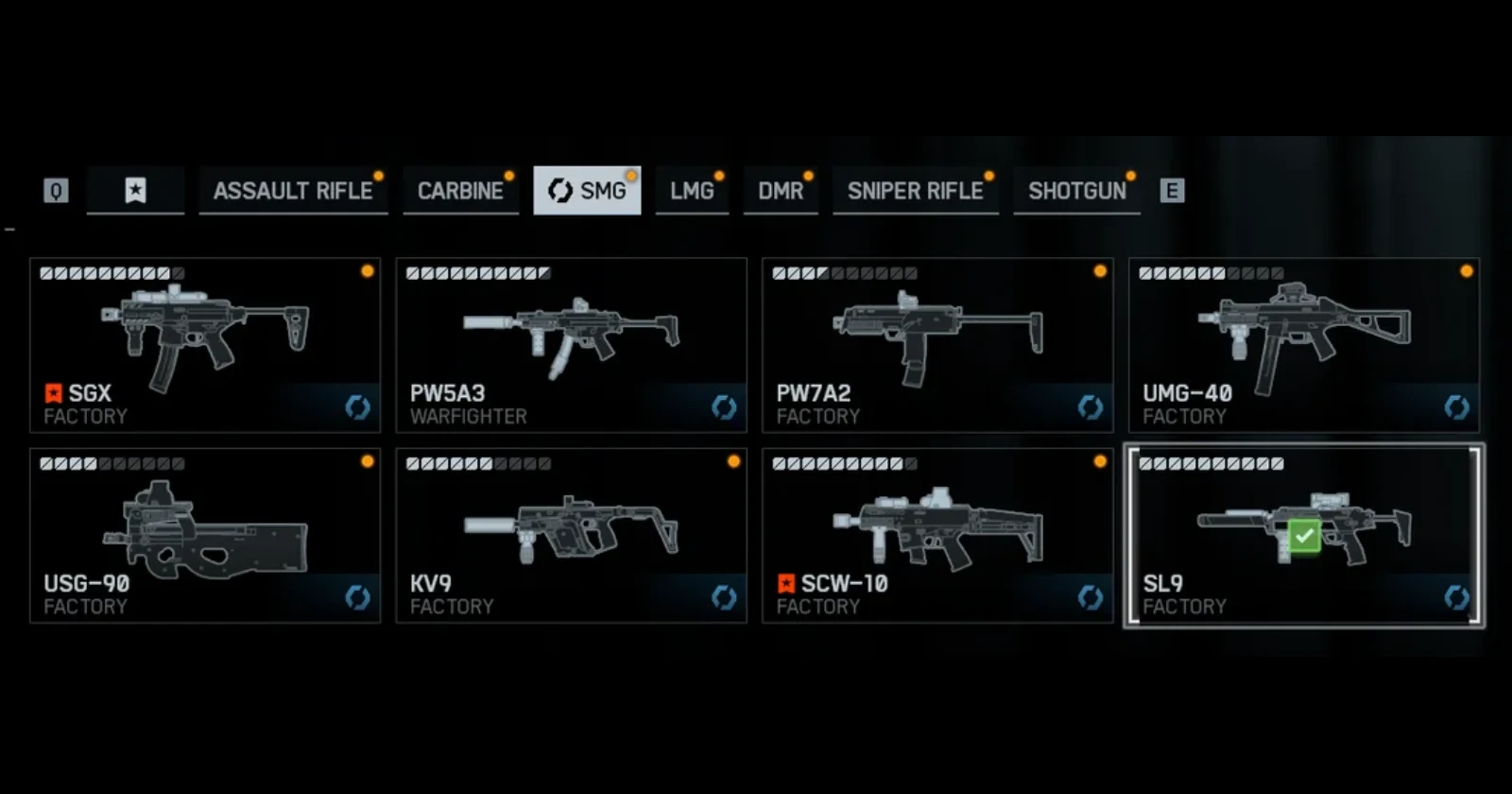Click the swap icon on the USG-90 card
Image resolution: width=1512 pixels, height=794 pixels.
[357, 597]
